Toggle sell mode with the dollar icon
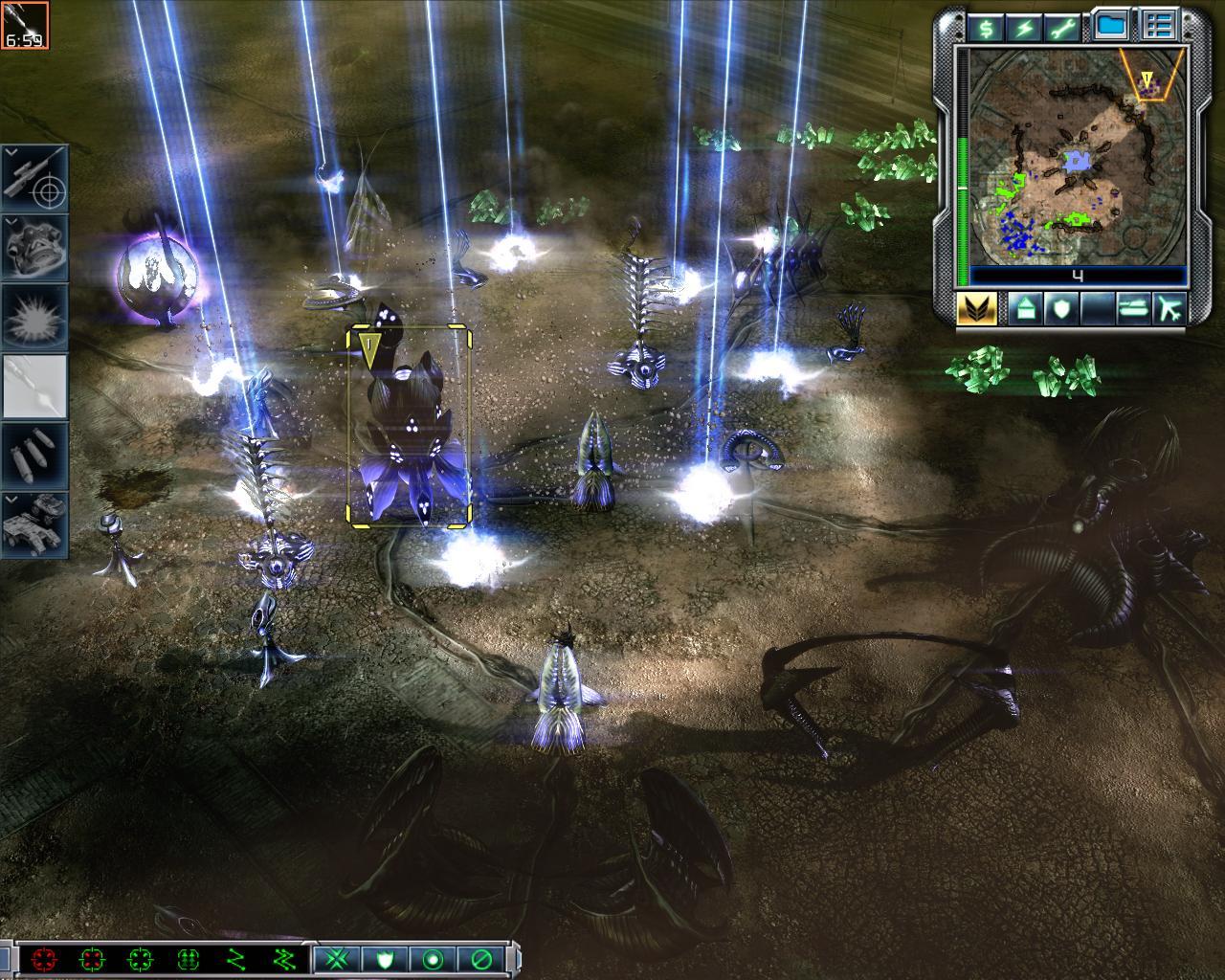This screenshot has height=980, width=1225. [986, 28]
